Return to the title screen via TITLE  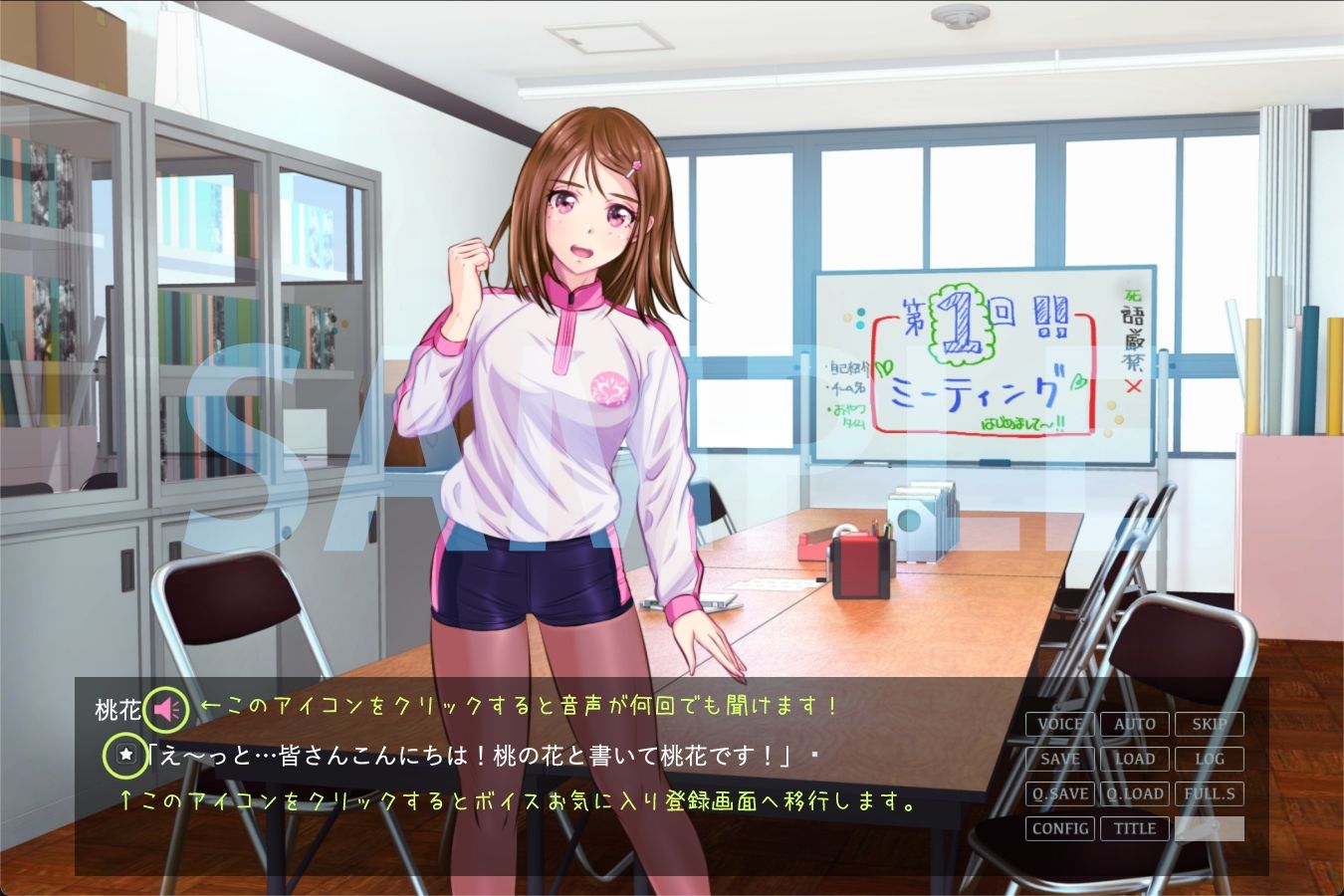coord(1135,828)
